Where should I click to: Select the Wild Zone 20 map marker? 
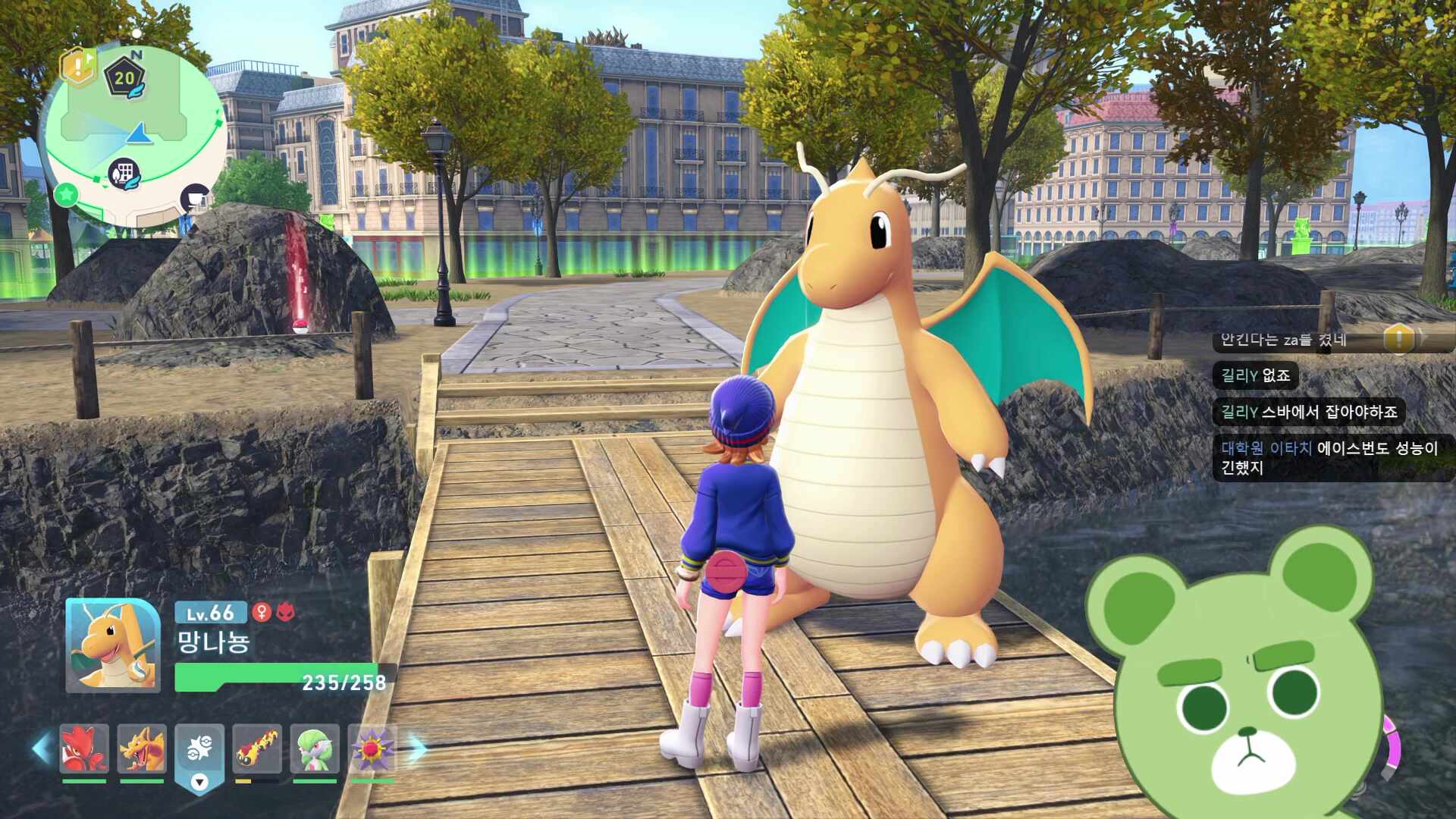pyautogui.click(x=124, y=77)
